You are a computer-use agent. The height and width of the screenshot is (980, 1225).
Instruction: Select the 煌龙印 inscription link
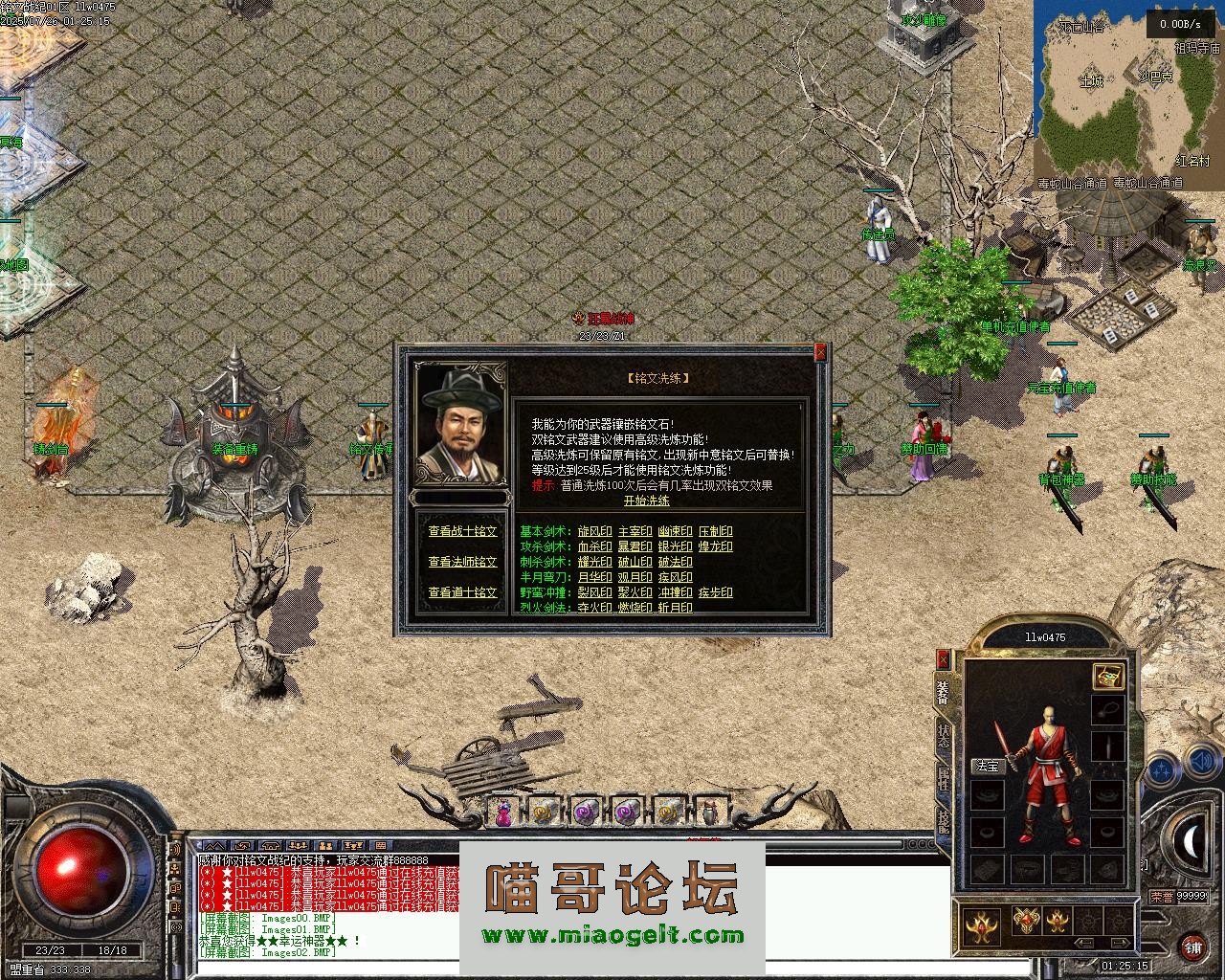click(x=715, y=546)
